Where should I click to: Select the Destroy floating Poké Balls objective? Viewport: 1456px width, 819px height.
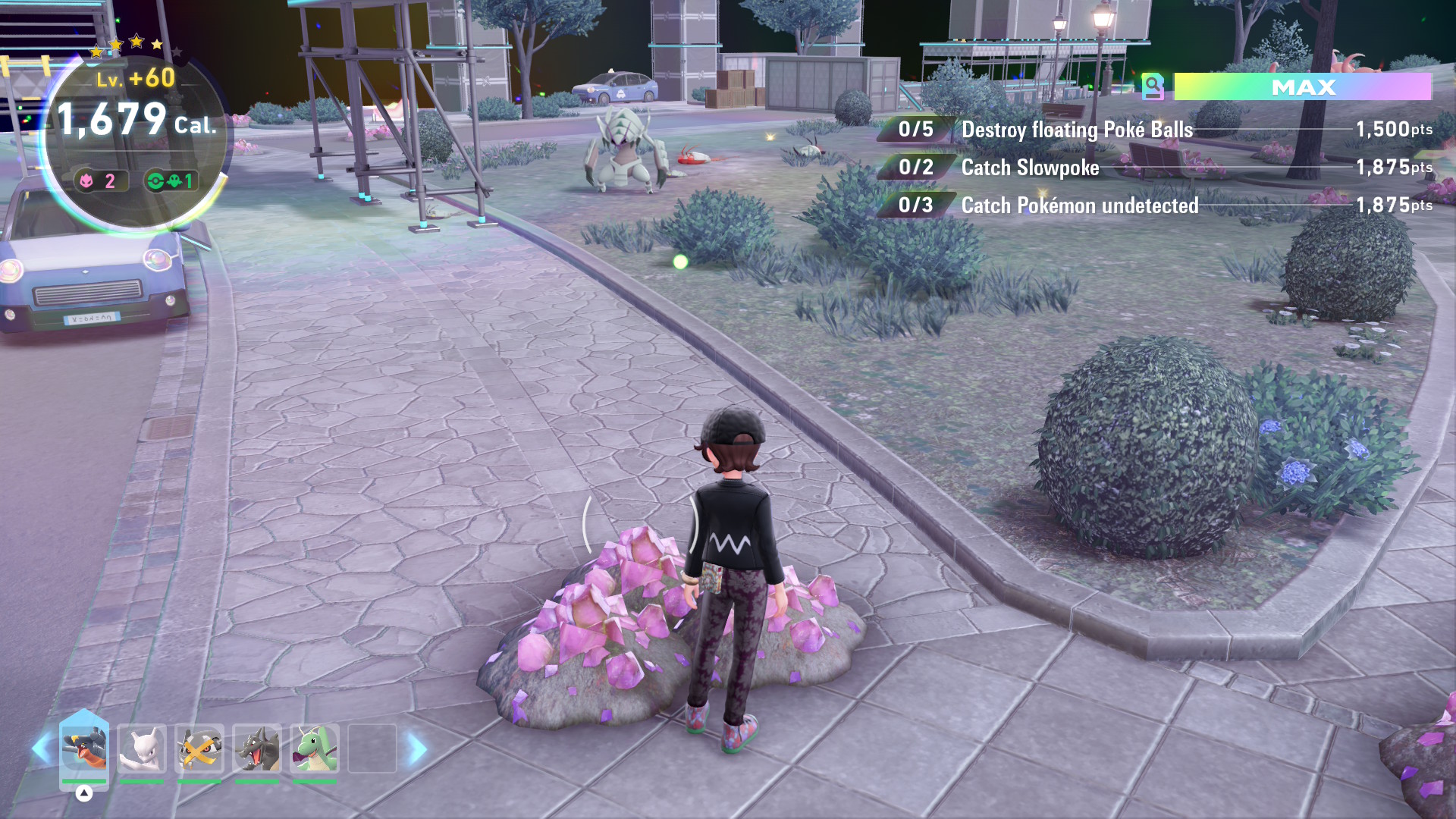tap(1077, 130)
